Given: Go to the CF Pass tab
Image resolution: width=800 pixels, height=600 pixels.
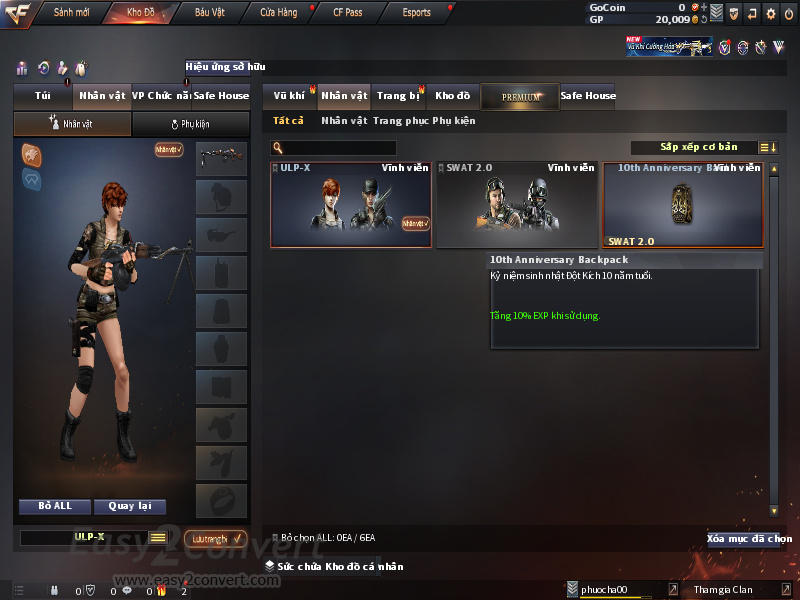Looking at the screenshot, I should (x=347, y=13).
